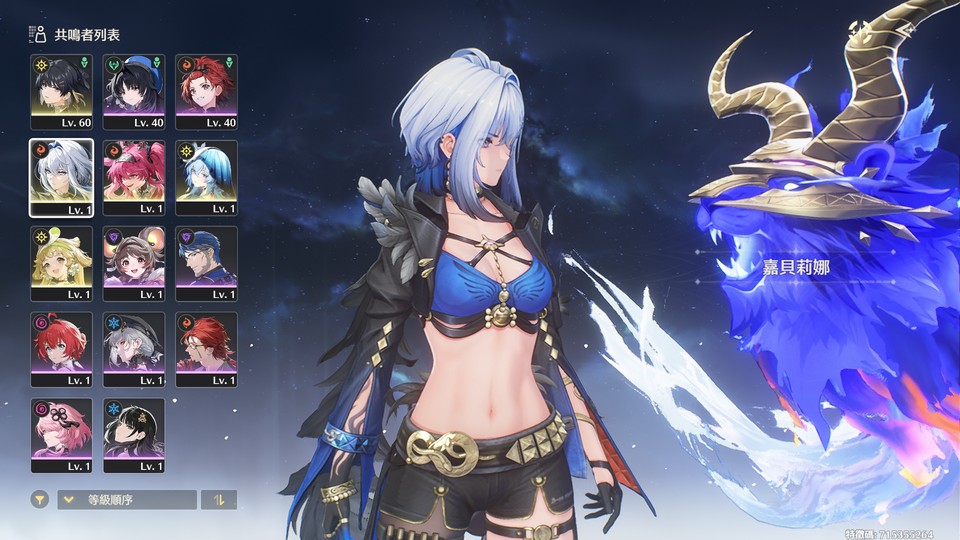Select the red-haired girl with teal eyes
The height and width of the screenshot is (540, 960).
(61, 350)
